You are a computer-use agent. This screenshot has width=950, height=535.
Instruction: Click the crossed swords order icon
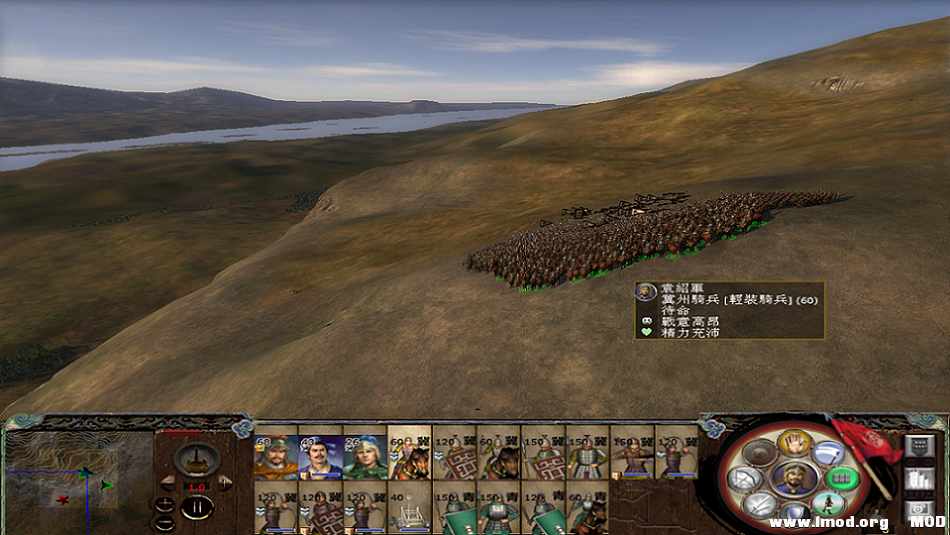[761, 505]
